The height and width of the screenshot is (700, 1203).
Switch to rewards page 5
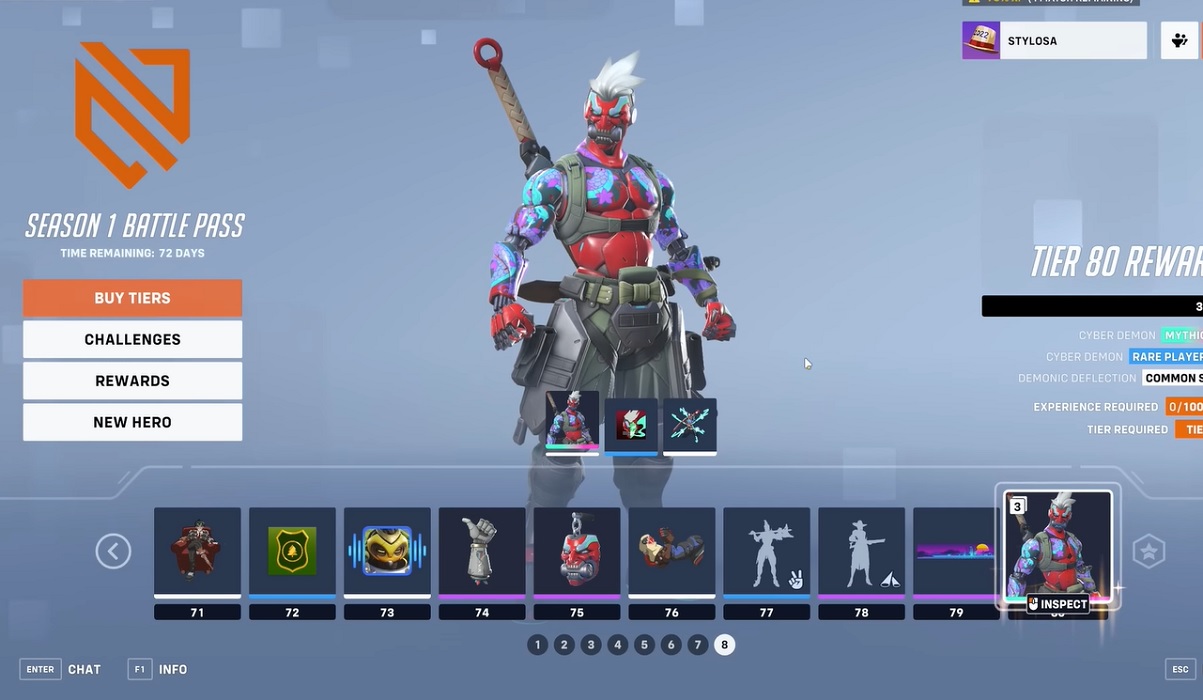pyautogui.click(x=644, y=645)
